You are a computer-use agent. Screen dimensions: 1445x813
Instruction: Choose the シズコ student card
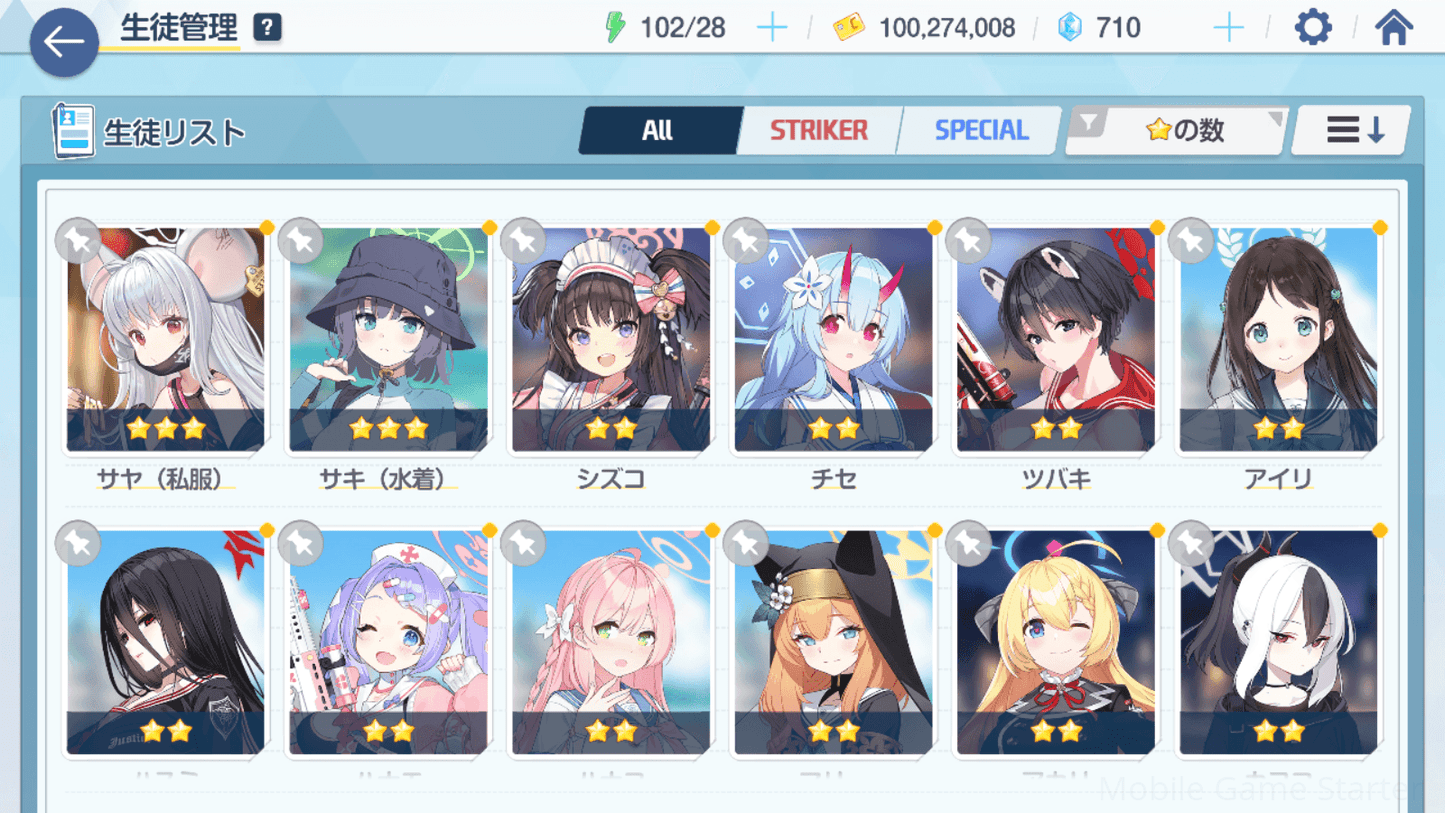click(611, 340)
